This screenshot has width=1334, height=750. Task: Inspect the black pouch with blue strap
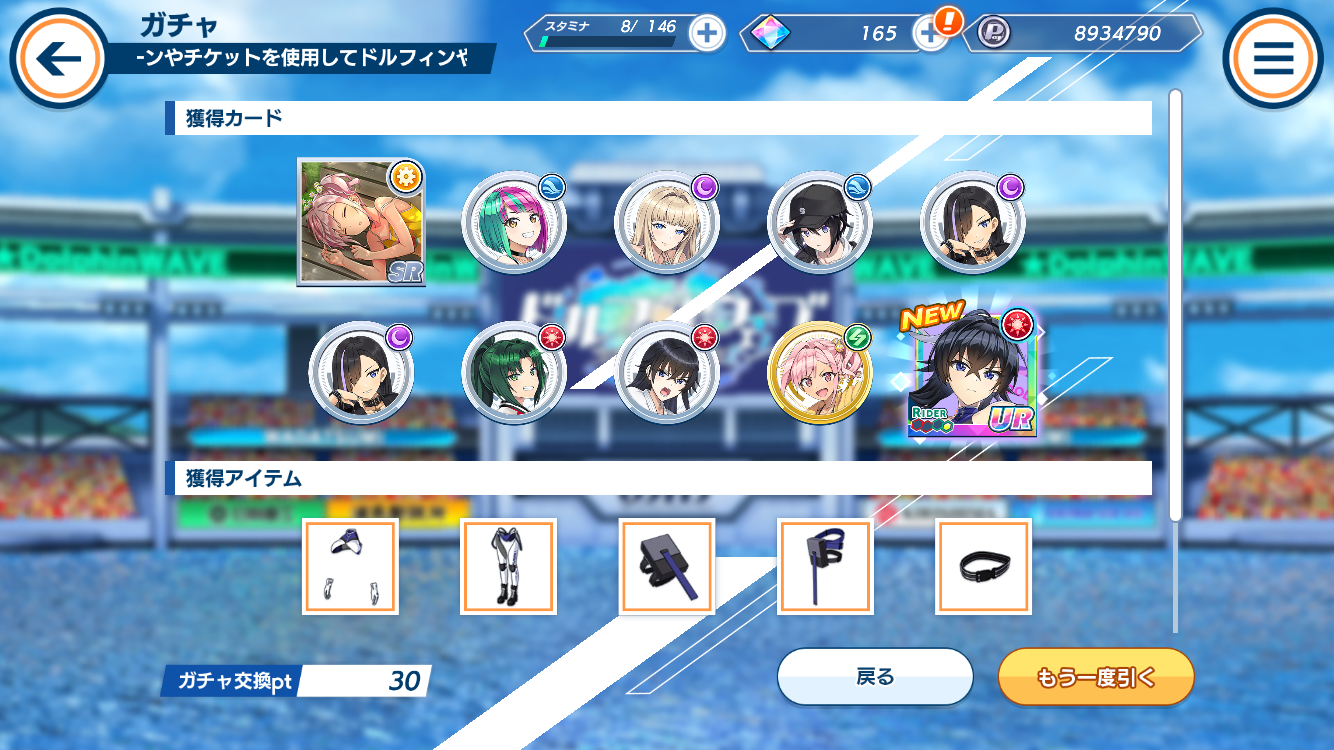click(x=666, y=566)
